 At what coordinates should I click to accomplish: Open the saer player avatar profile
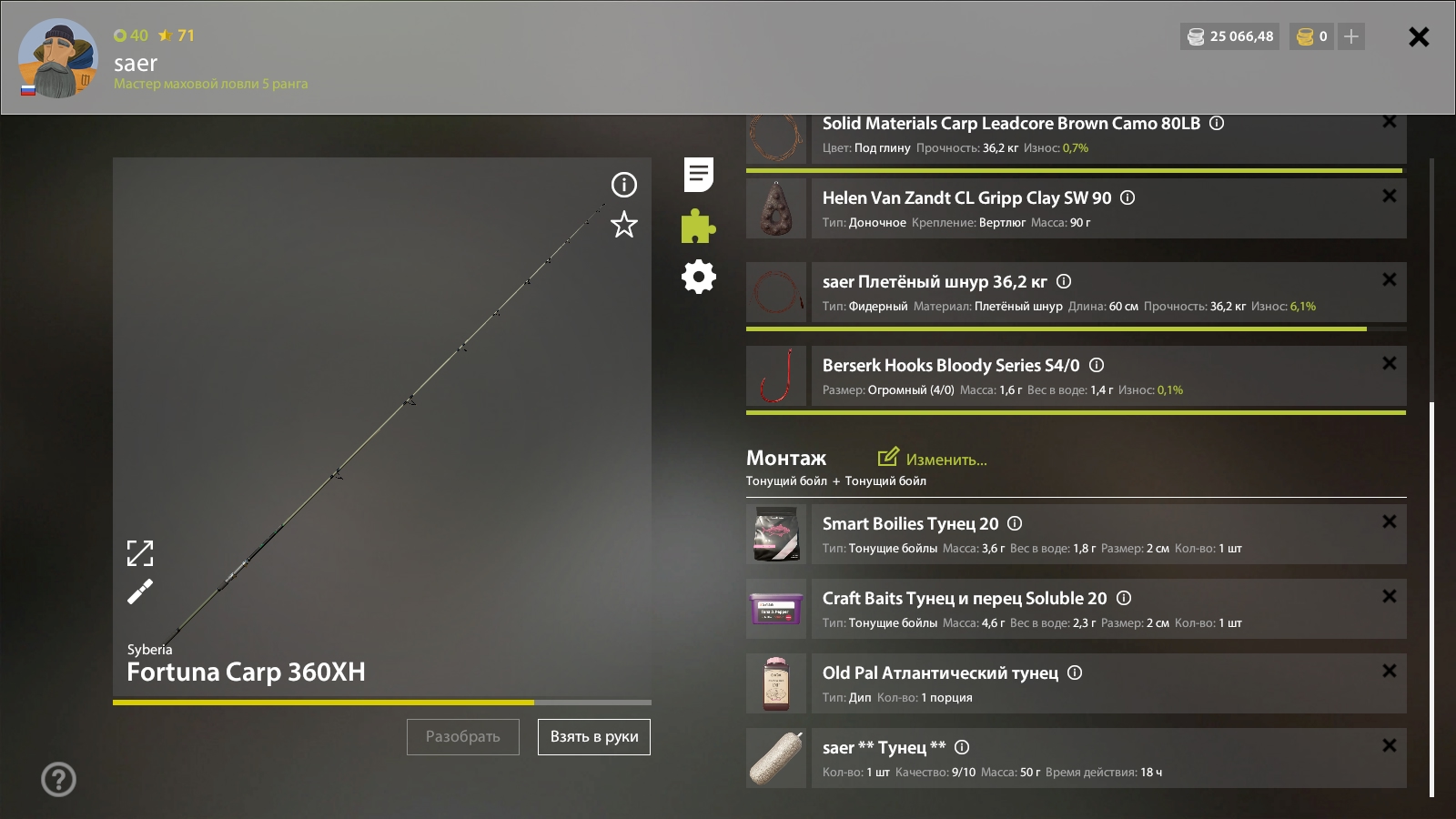pos(57,58)
